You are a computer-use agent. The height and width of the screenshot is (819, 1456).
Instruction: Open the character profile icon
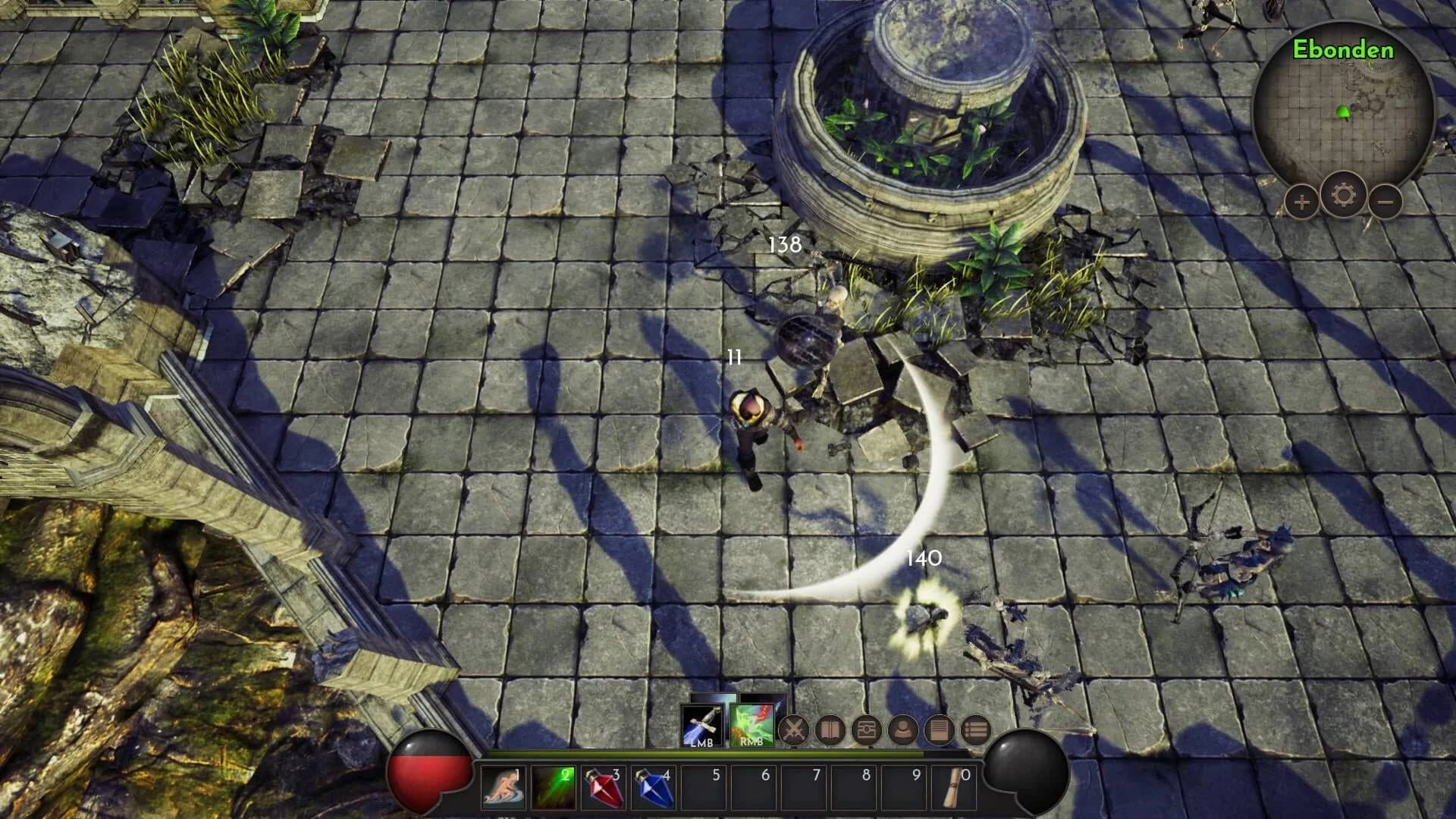[x=904, y=730]
